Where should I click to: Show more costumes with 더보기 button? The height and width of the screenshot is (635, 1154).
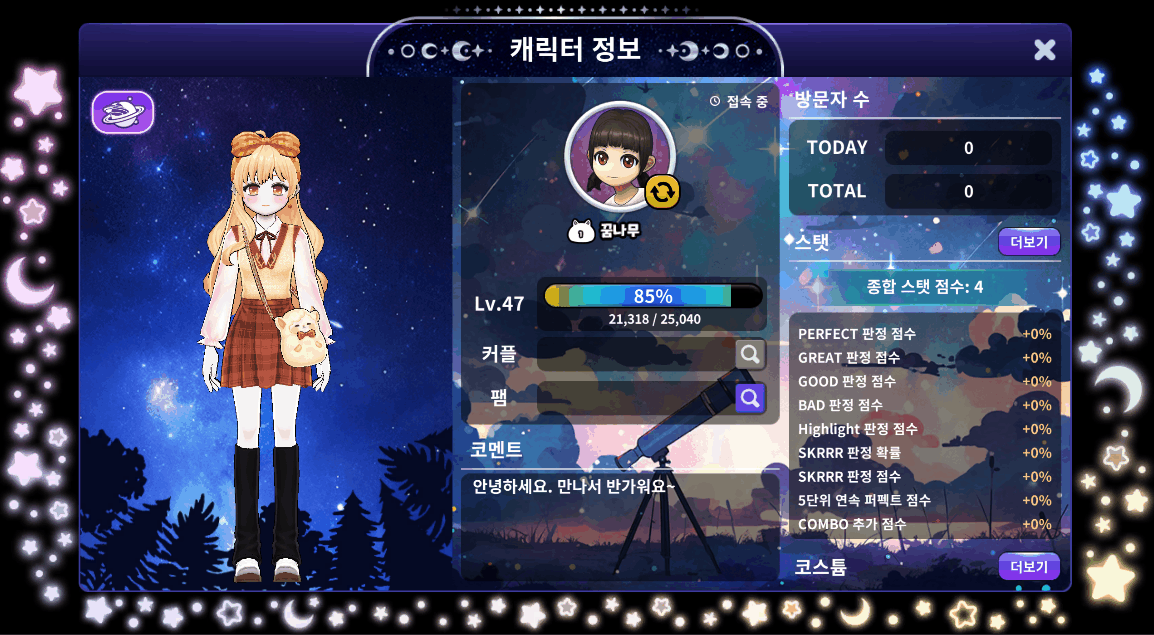pos(1028,567)
